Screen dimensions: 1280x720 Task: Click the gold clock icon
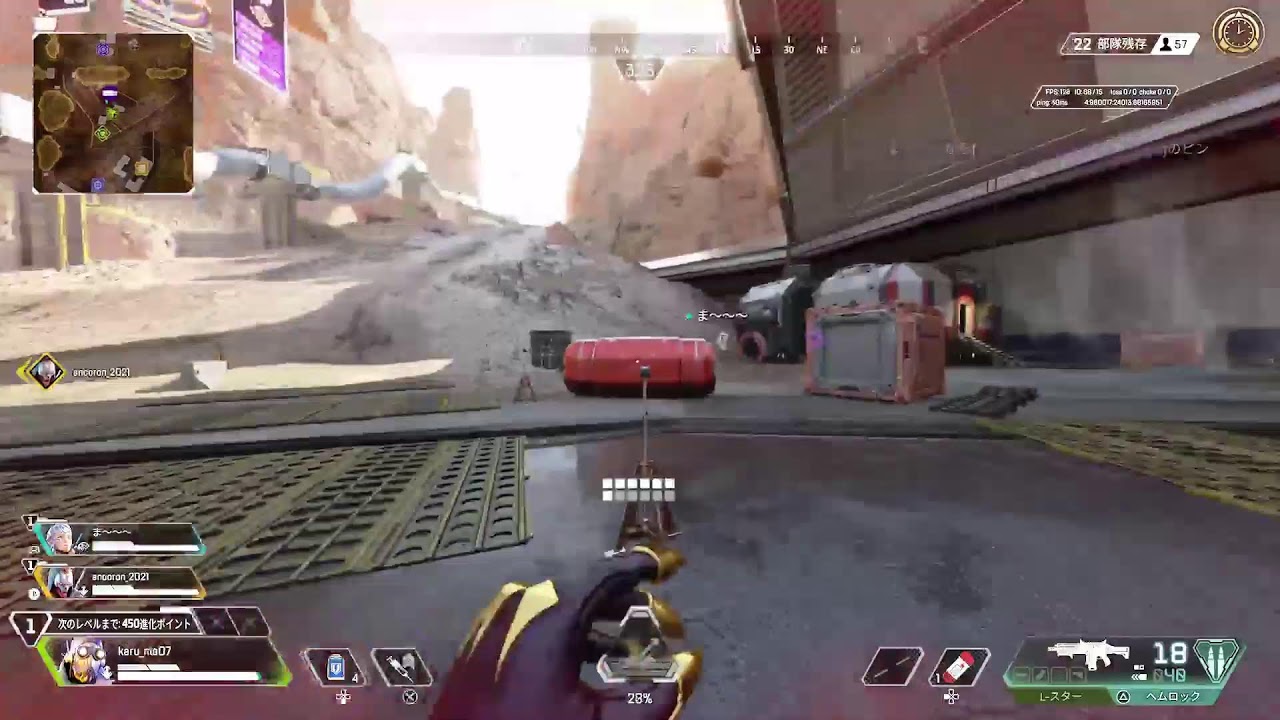pyautogui.click(x=1238, y=32)
